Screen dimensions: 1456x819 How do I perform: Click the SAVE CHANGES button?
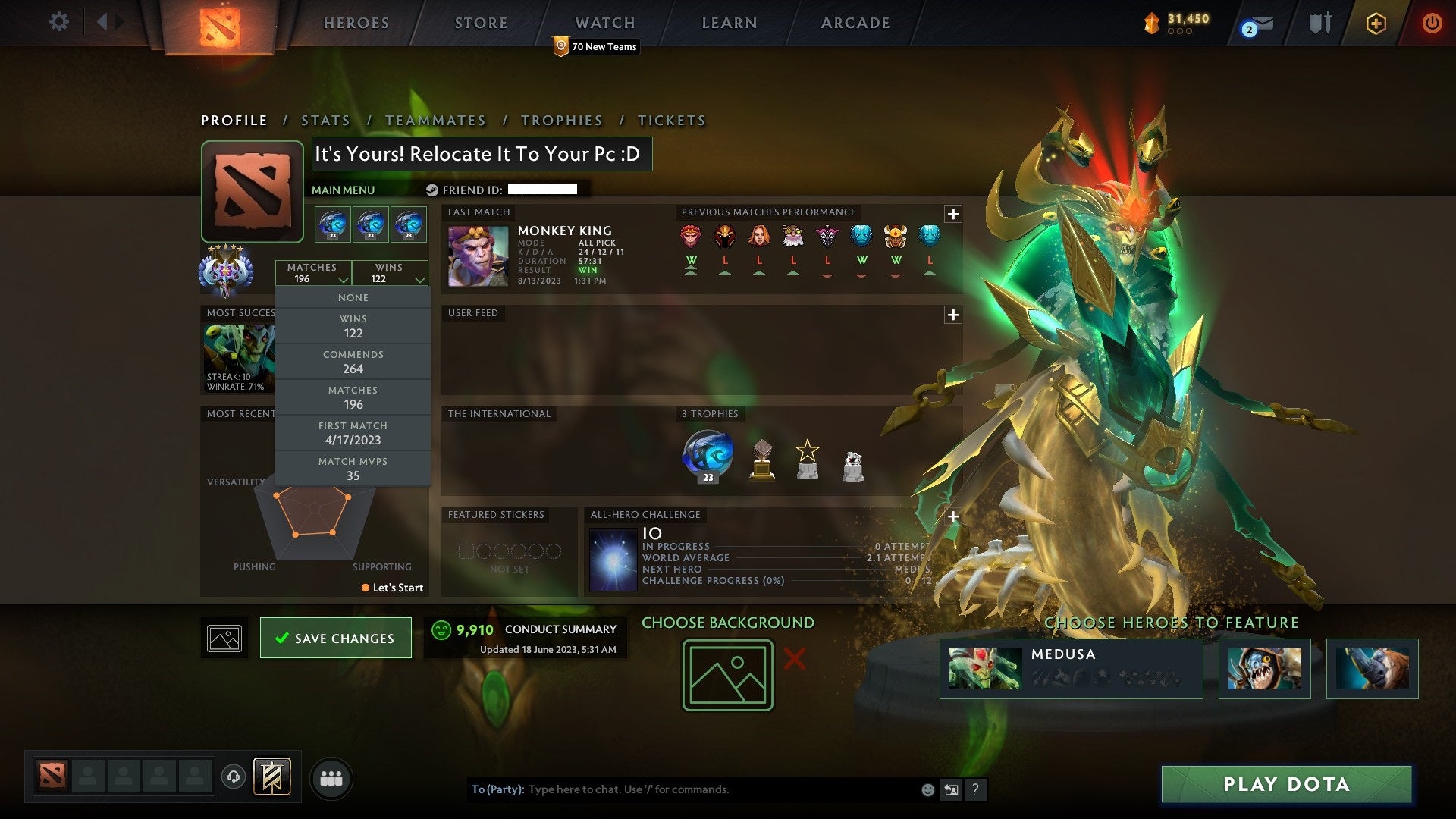tap(335, 638)
